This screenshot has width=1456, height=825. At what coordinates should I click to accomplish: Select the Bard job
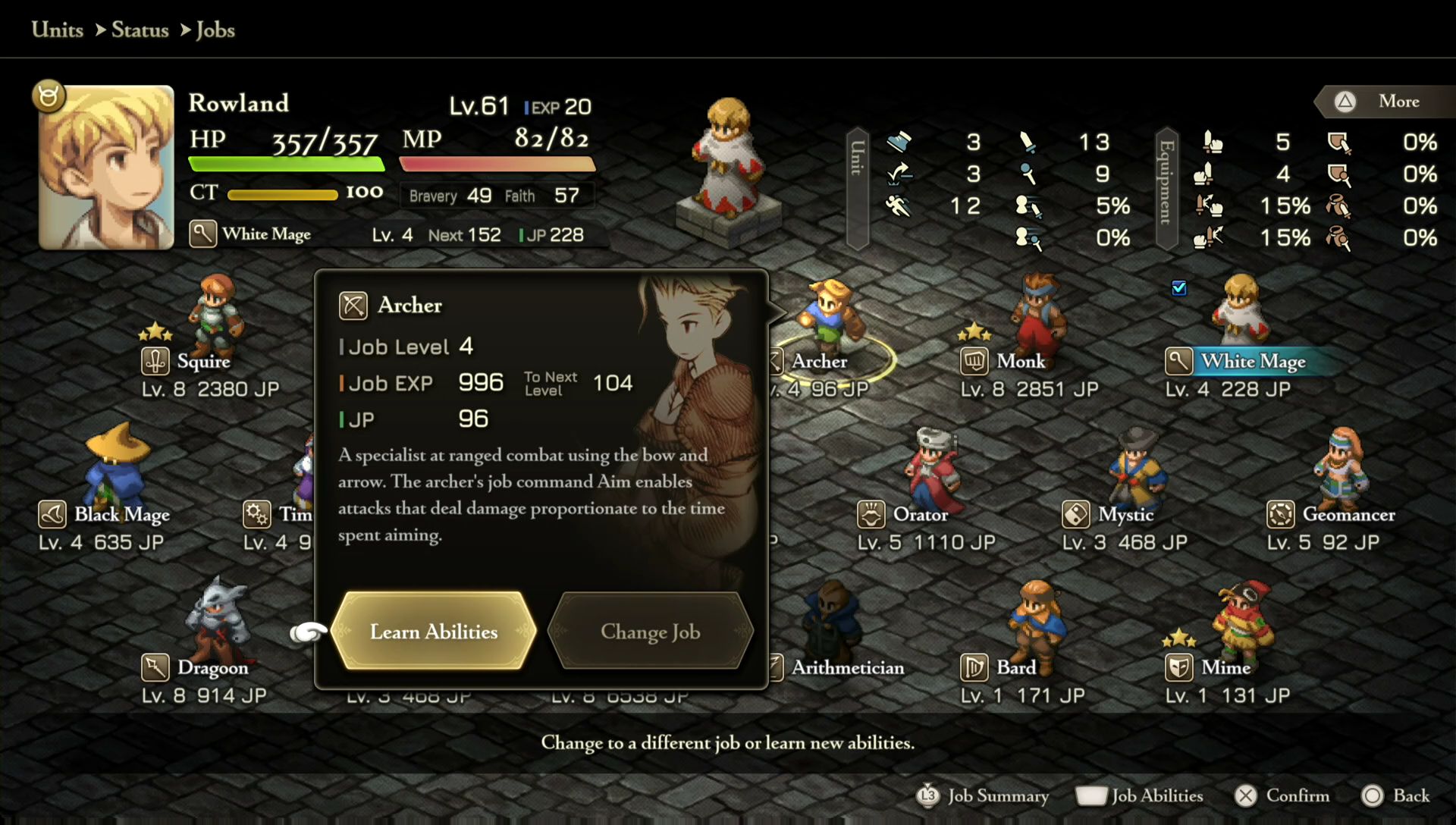1015,667
